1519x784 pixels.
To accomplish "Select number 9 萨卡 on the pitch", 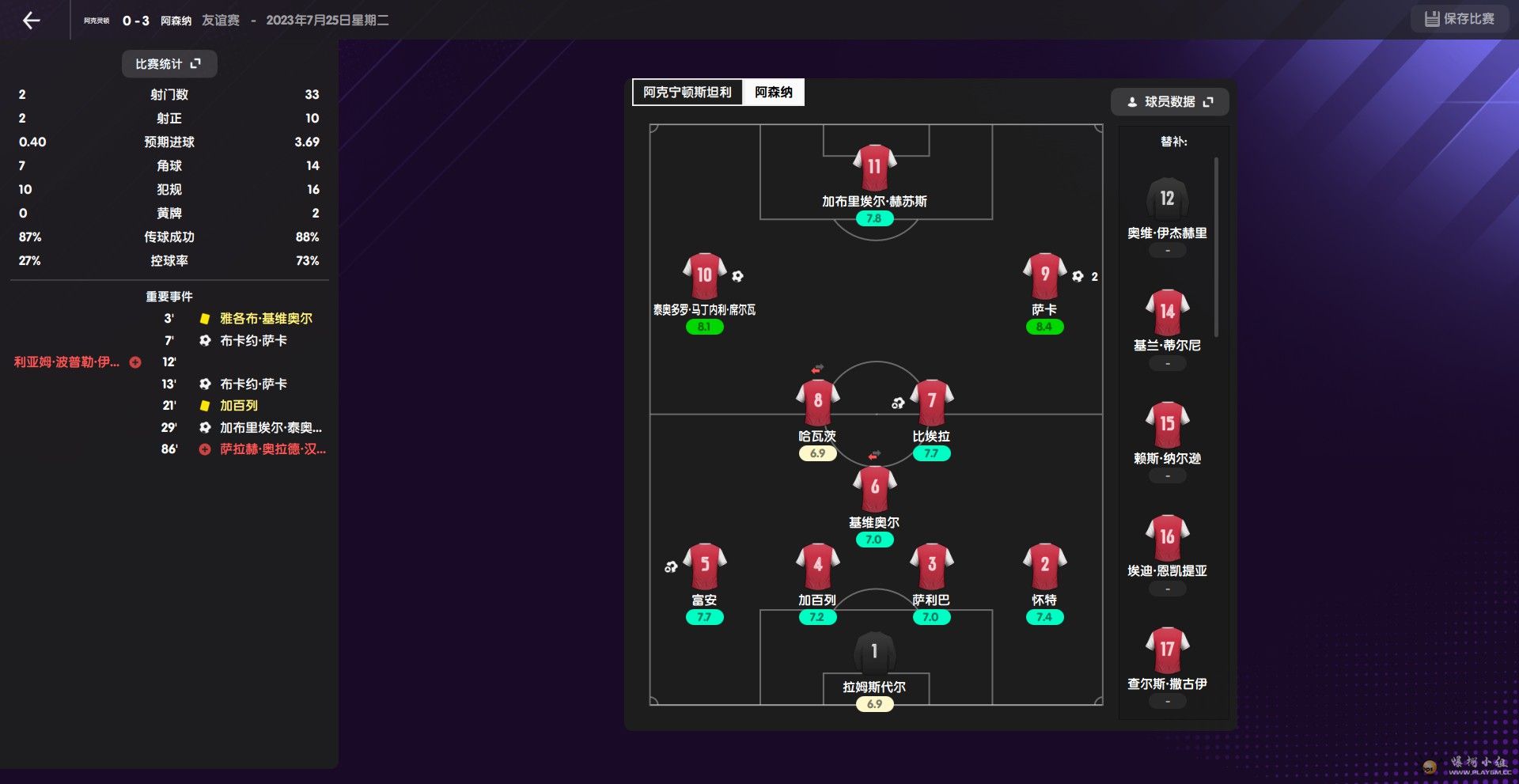I will [x=1044, y=276].
